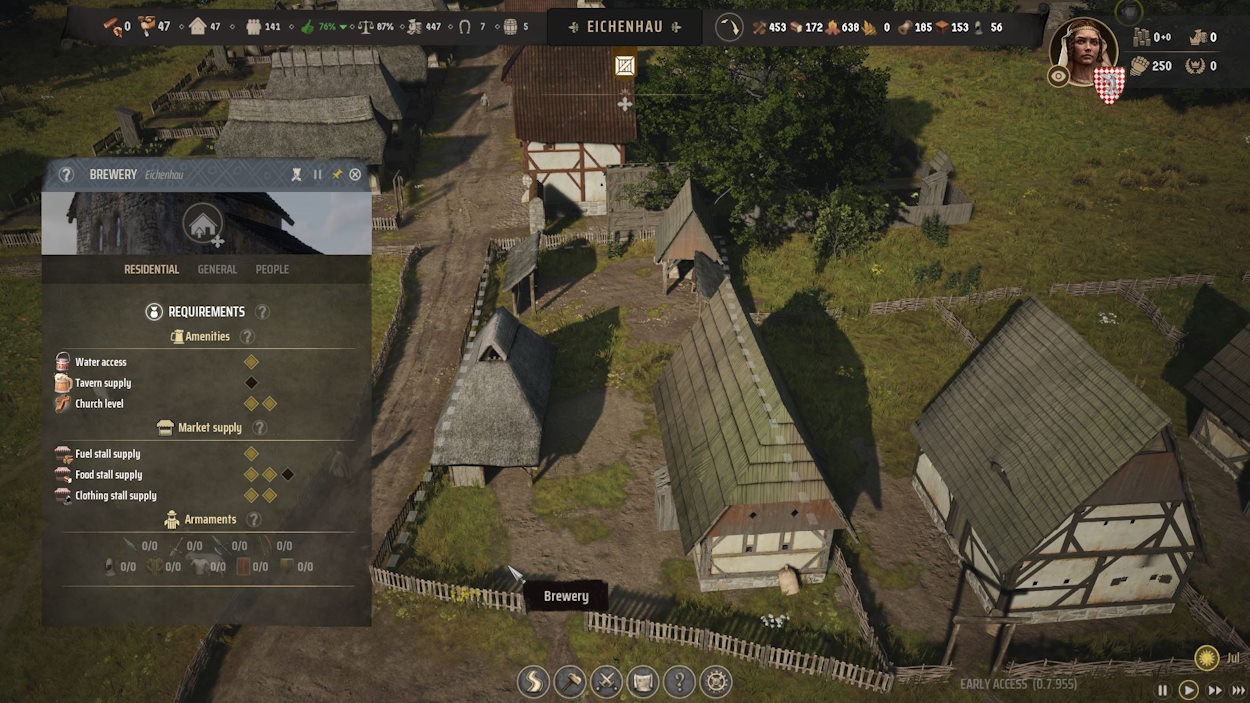Screen dimensions: 1250x703
Task: Switch to the General tab
Action: (x=217, y=269)
